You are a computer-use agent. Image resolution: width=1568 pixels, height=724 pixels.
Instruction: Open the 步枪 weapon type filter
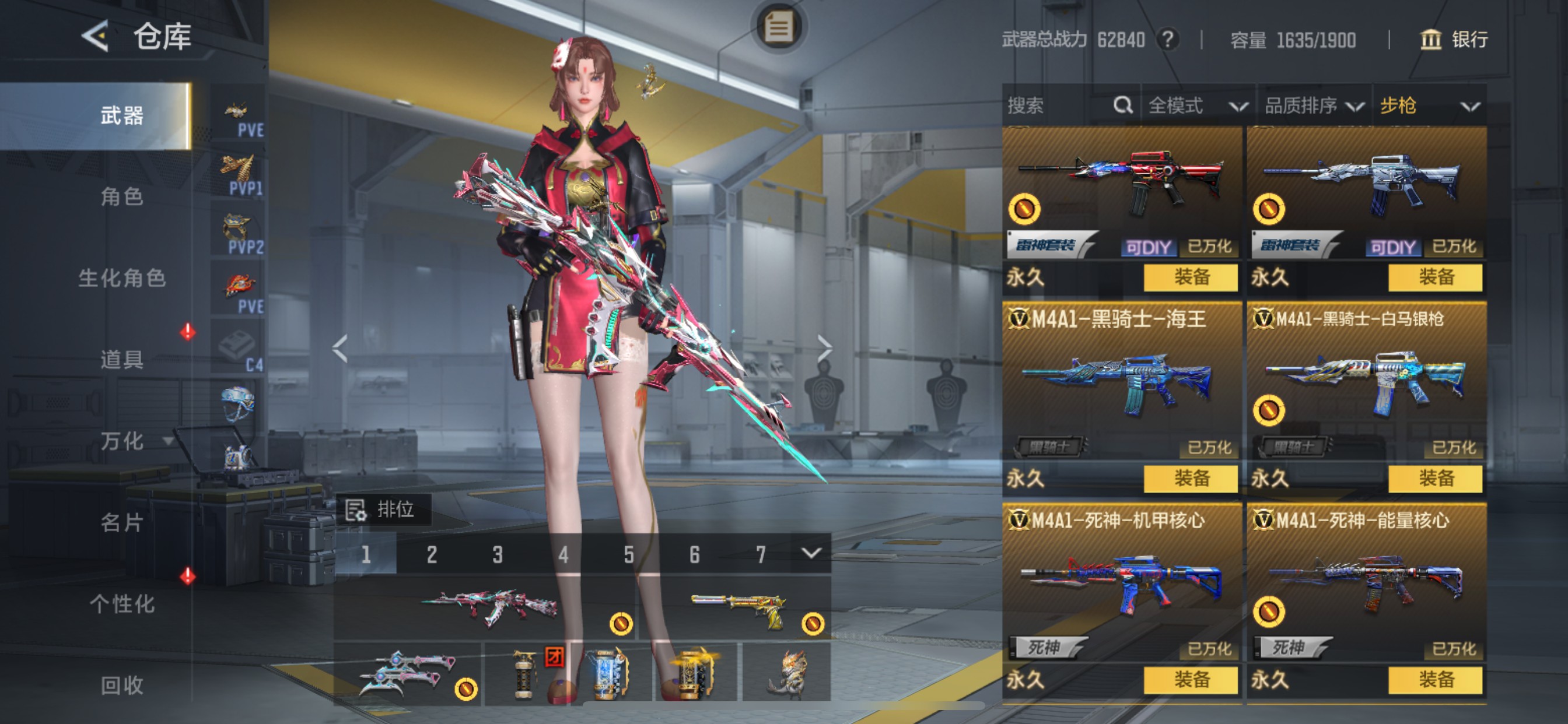[x=1429, y=106]
